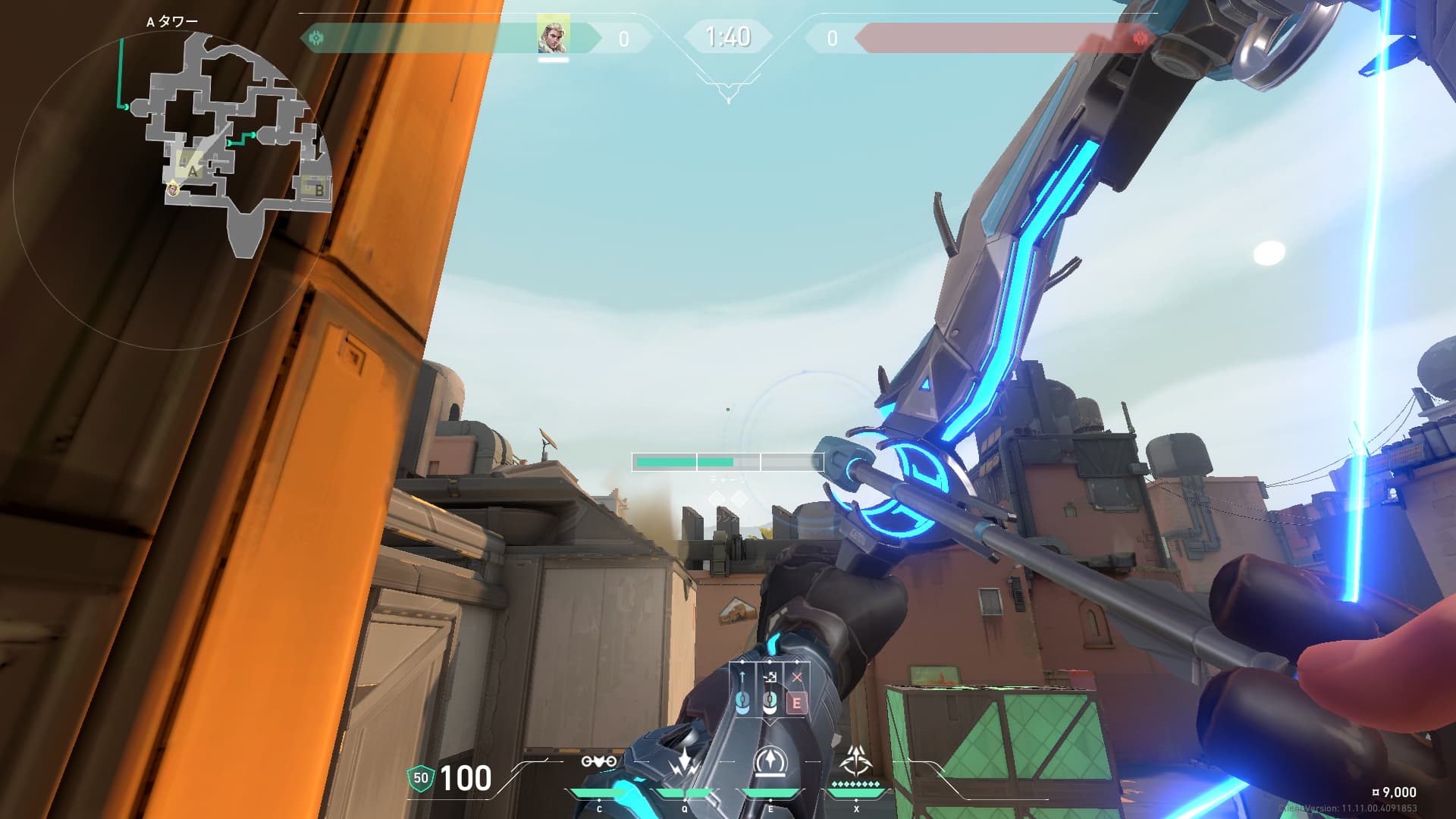This screenshot has width=1456, height=819.
Task: Trigger the Hunter's Fury ultimate icon
Action: [x=856, y=760]
